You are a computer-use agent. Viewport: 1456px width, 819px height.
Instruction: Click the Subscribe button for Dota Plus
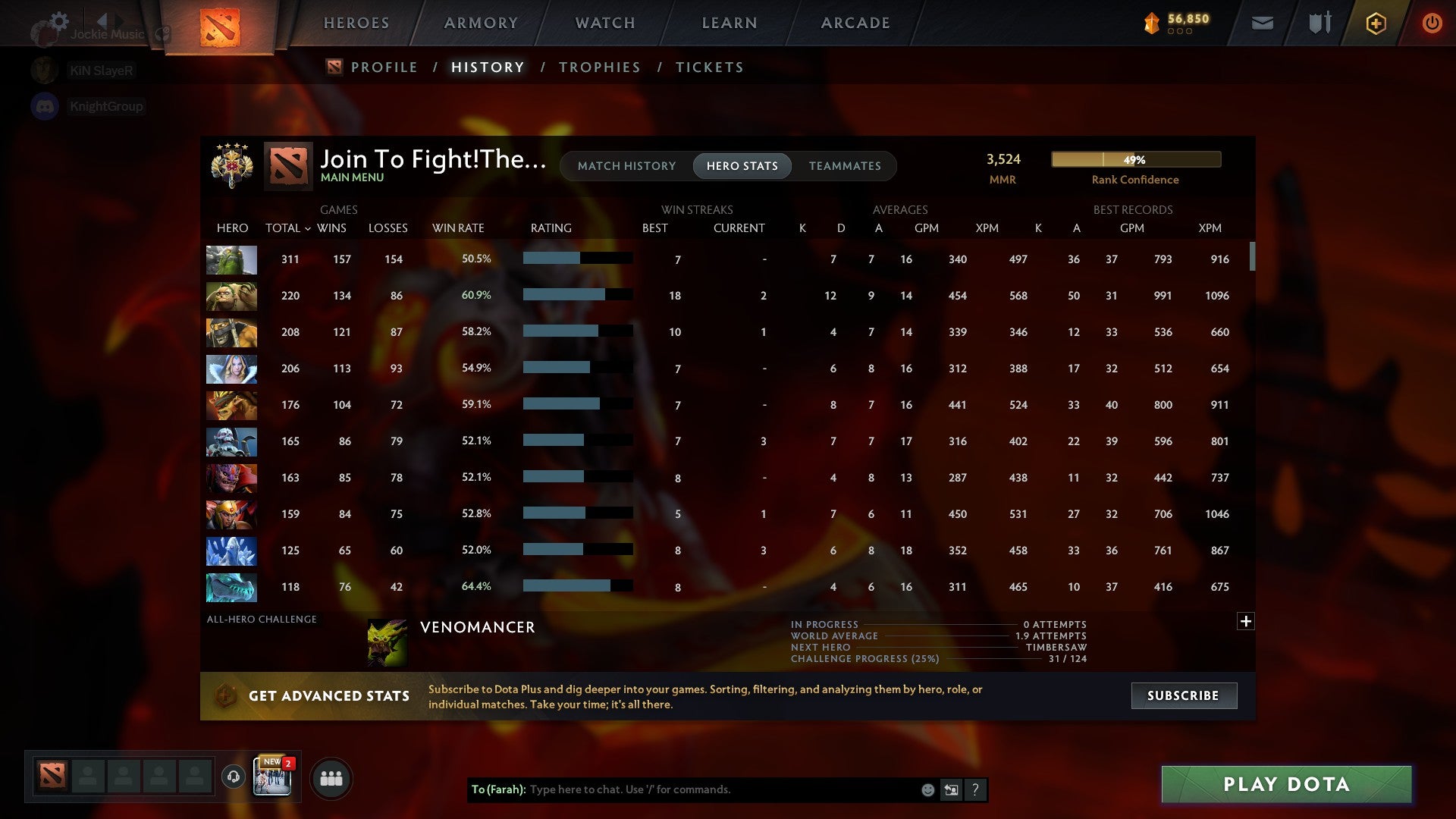(1183, 695)
